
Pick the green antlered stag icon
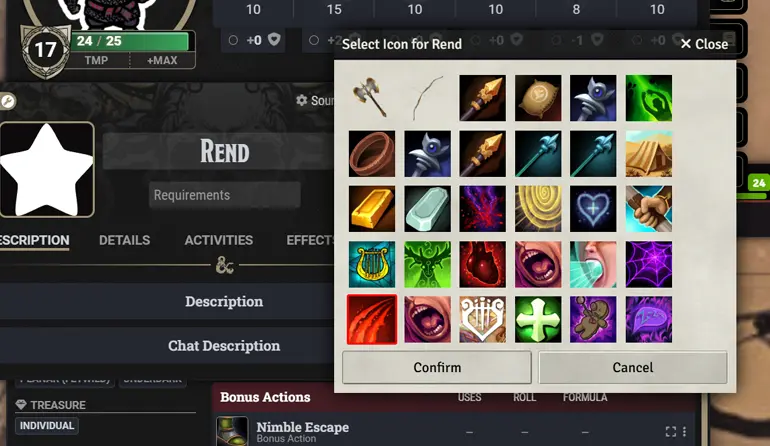(427, 264)
